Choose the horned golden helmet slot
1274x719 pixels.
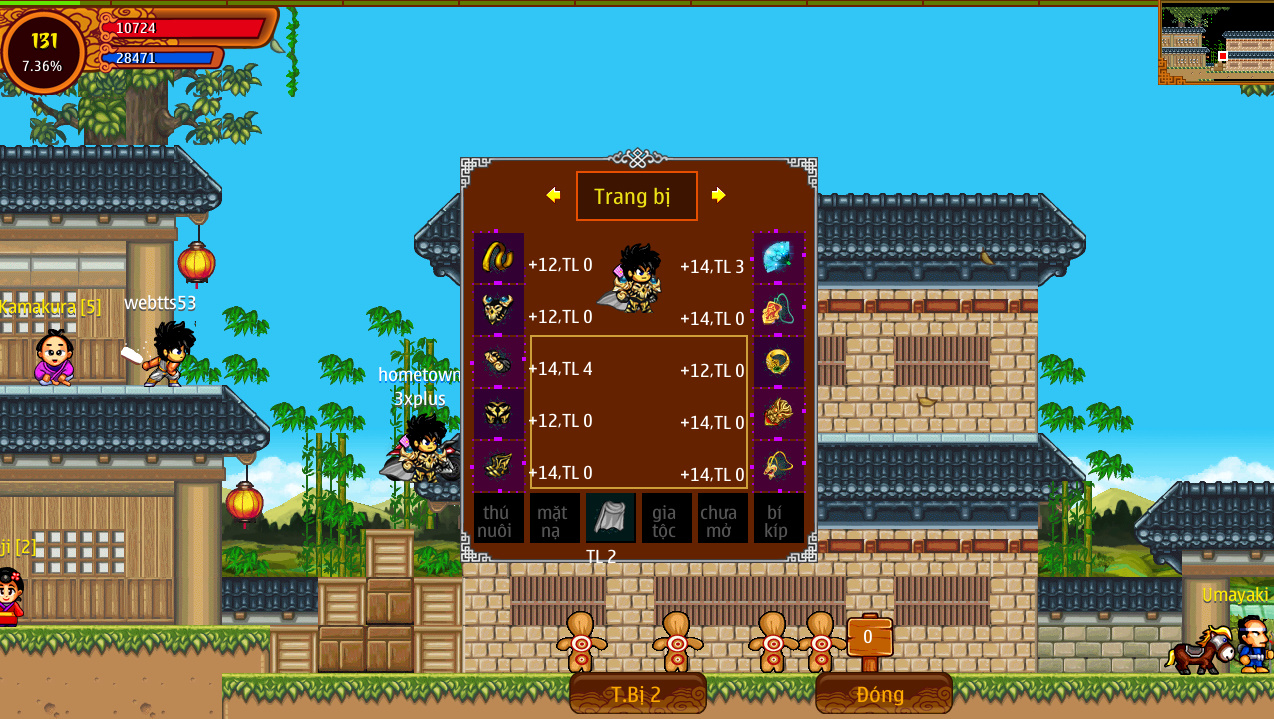click(498, 310)
